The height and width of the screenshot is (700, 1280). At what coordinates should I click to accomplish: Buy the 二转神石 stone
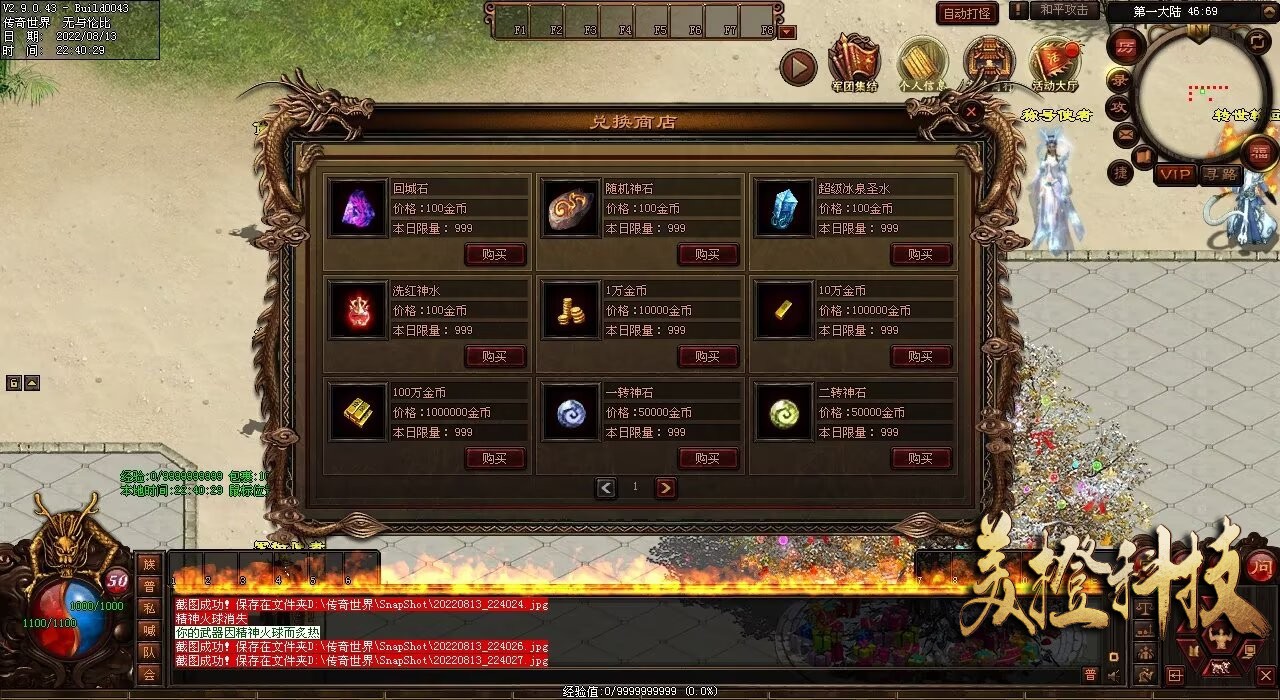pos(921,458)
